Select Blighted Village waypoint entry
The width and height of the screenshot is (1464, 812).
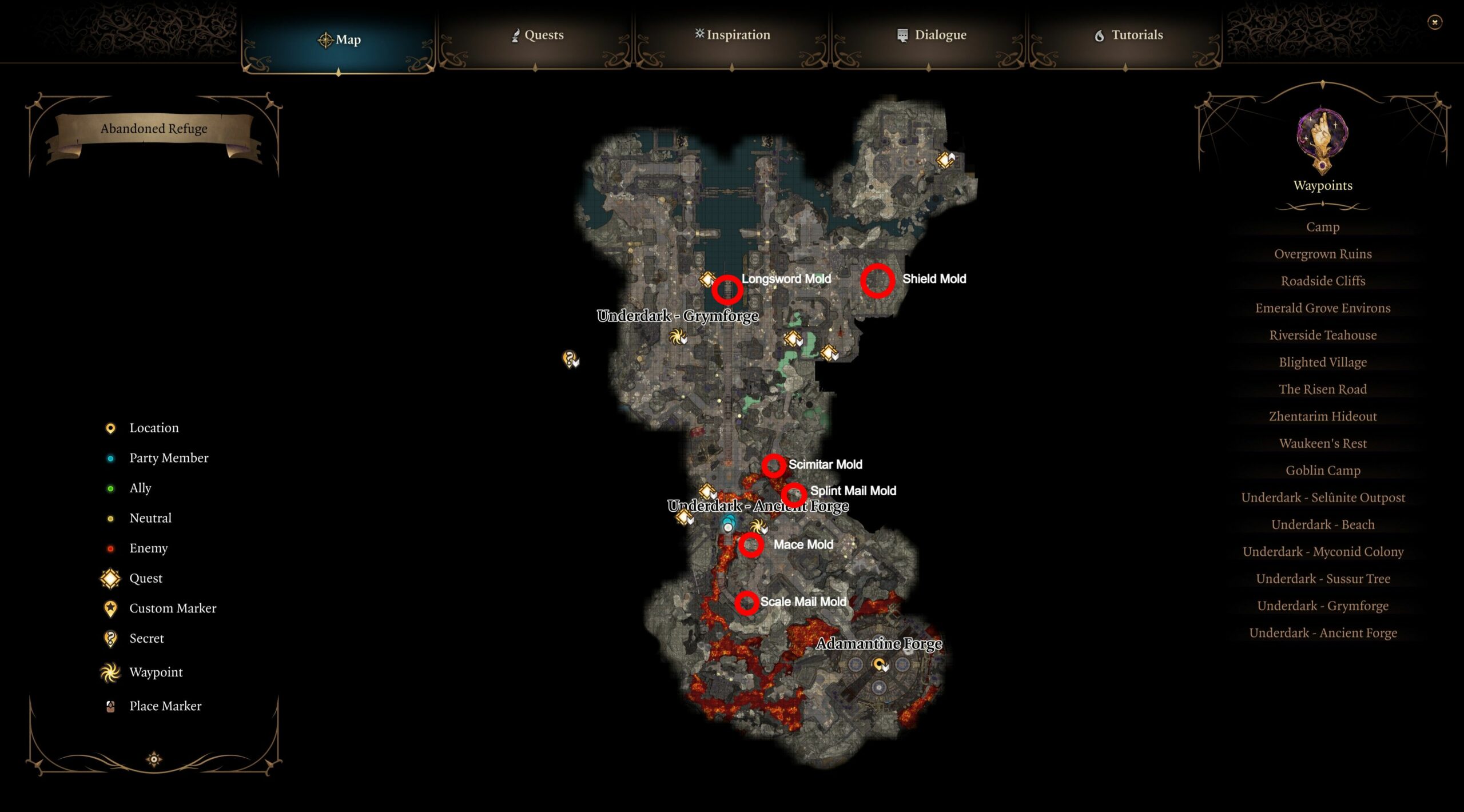[x=1322, y=363]
